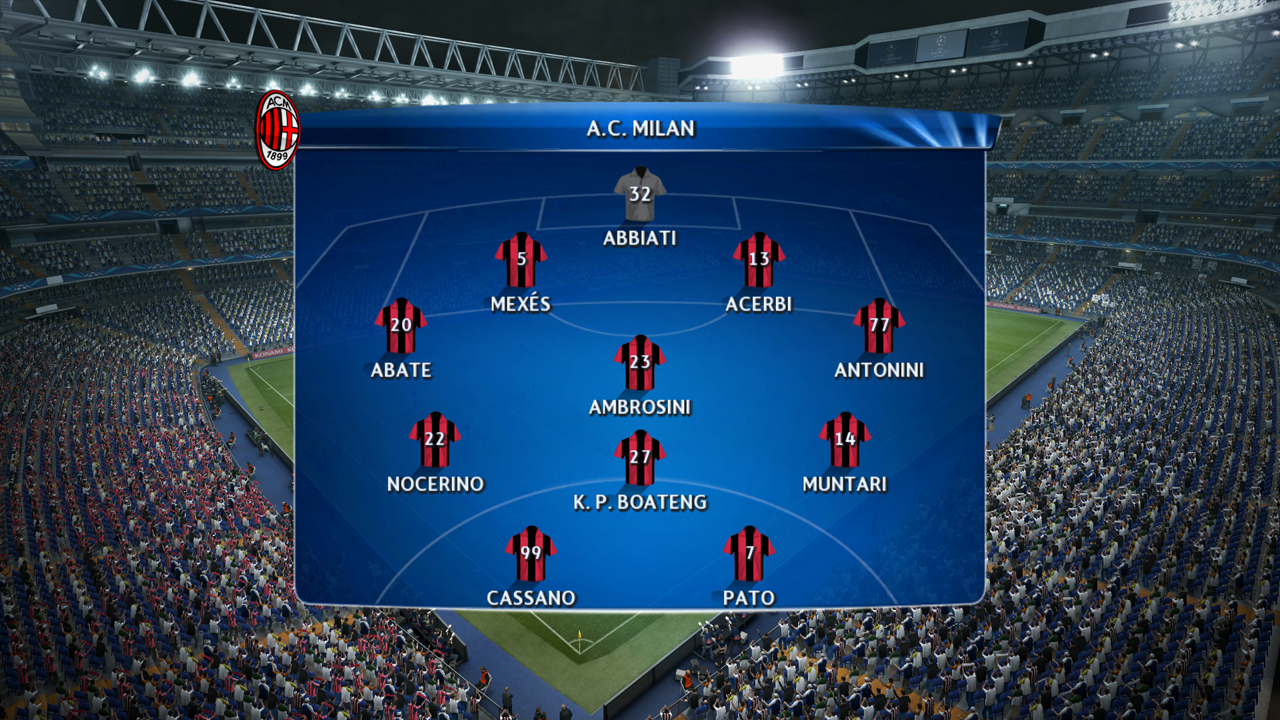
Task: Select Acerbi's number 13 shirt
Action: click(759, 261)
